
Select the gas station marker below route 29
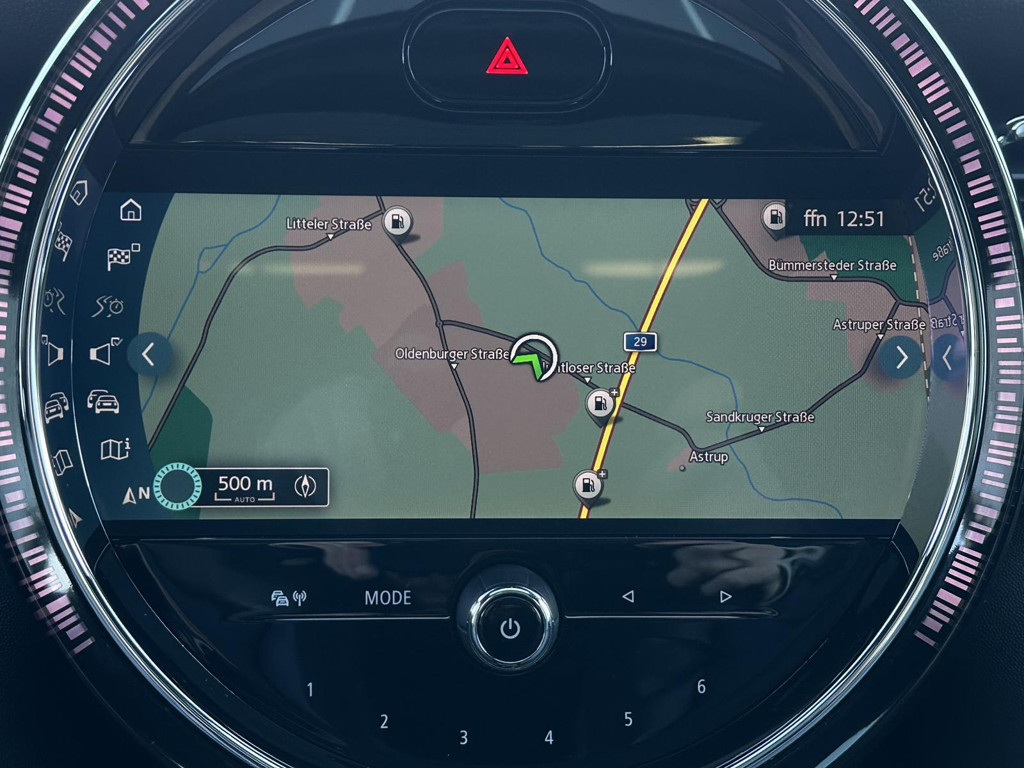(598, 405)
